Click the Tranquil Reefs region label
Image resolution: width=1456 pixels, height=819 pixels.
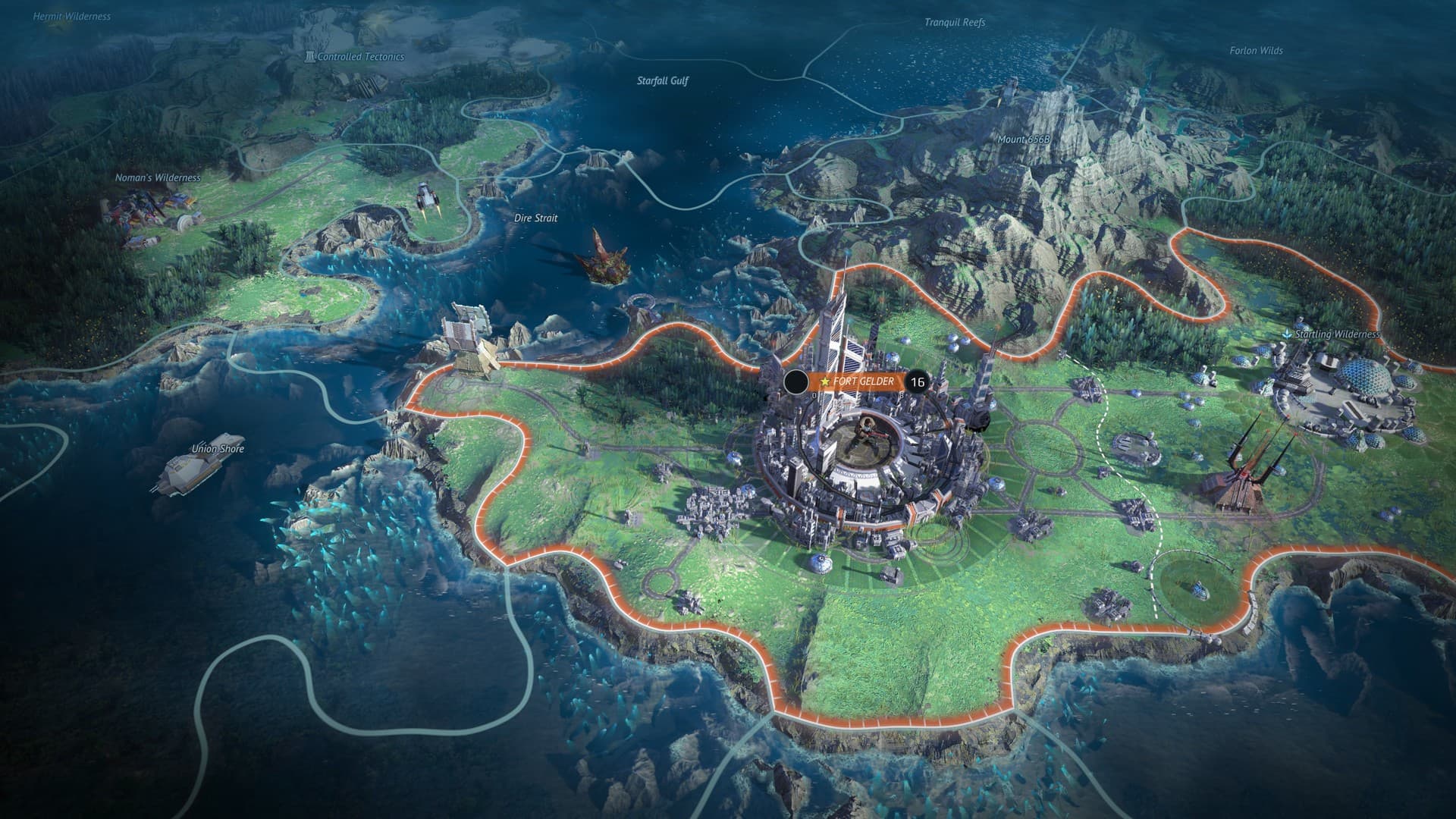point(954,24)
